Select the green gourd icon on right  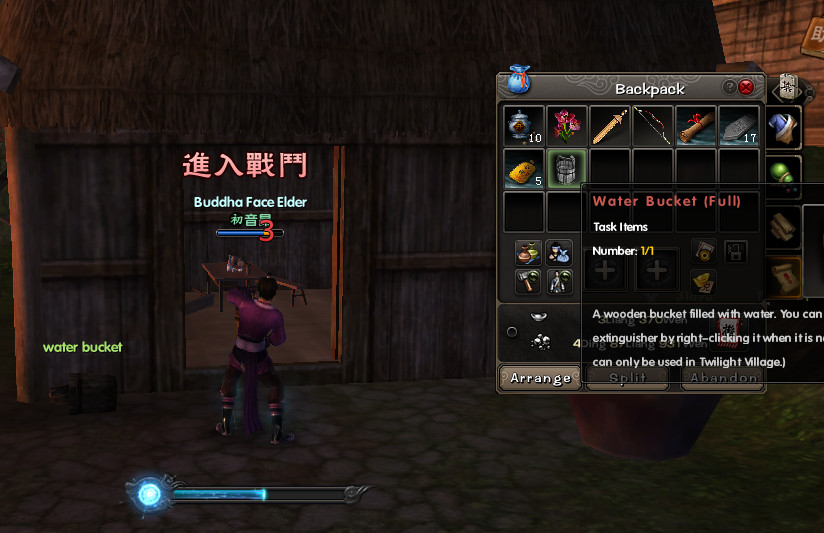pos(787,171)
